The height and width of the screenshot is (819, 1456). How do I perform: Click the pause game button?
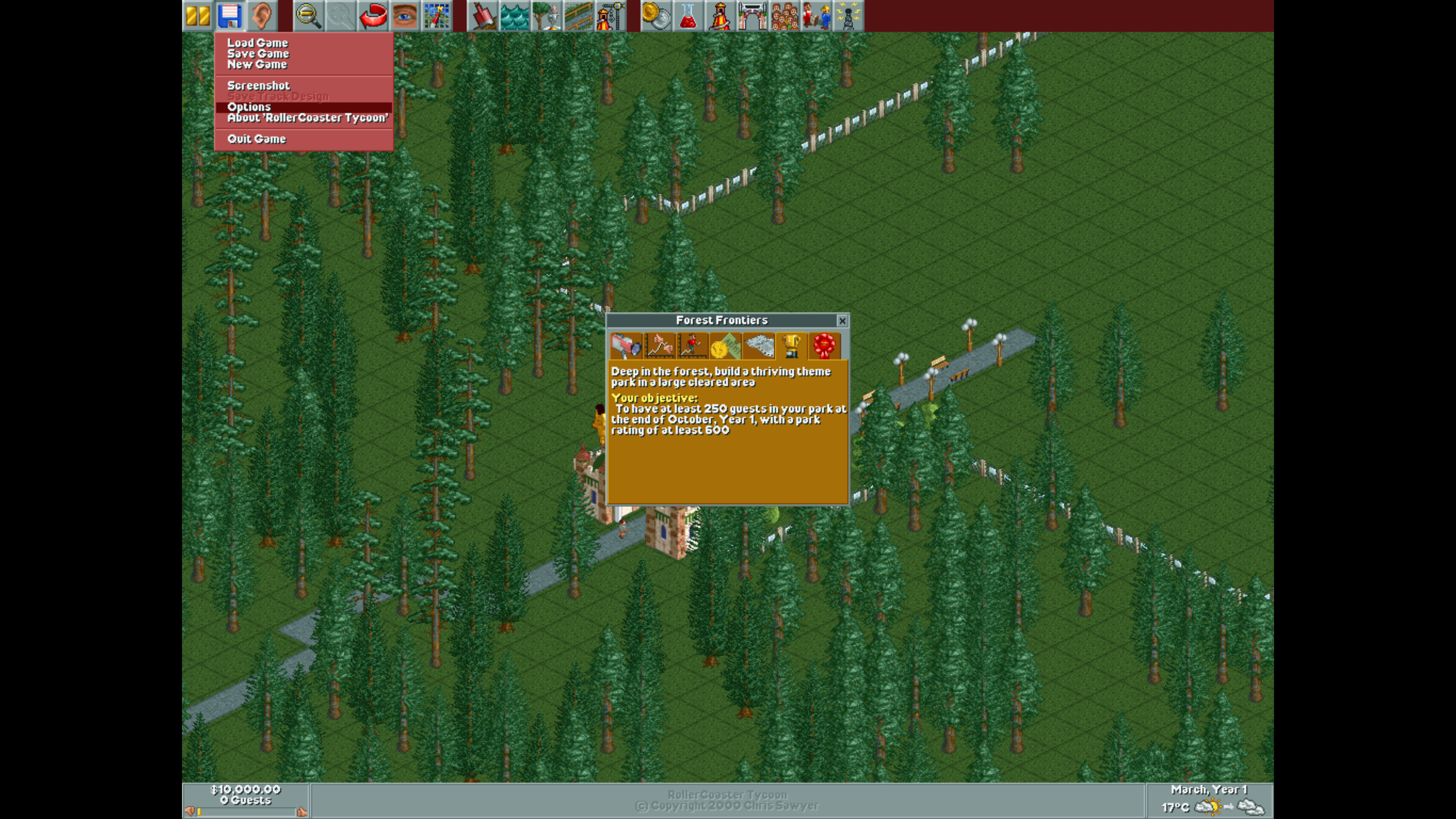198,16
